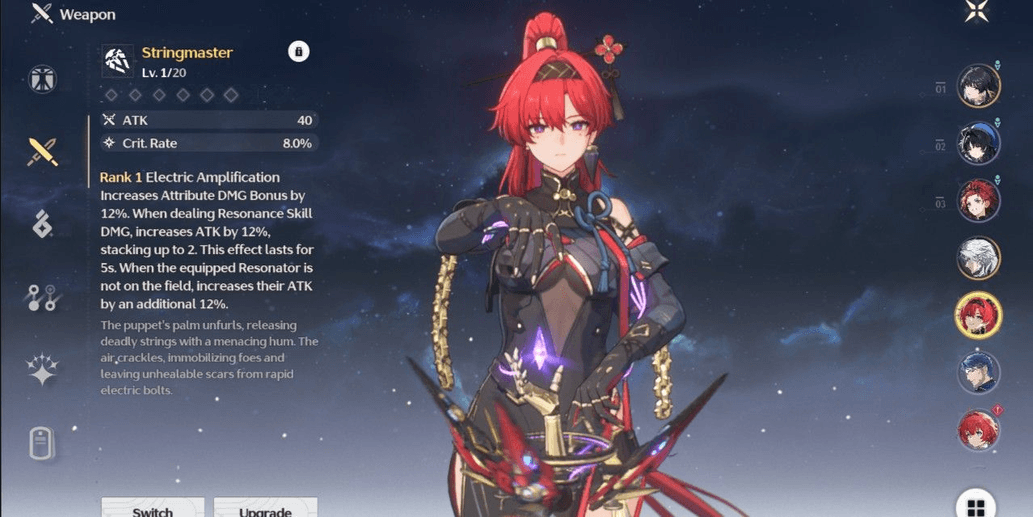Screen dimensions: 1033x517
Task: Open the resonator overview tab
Action: (43, 79)
